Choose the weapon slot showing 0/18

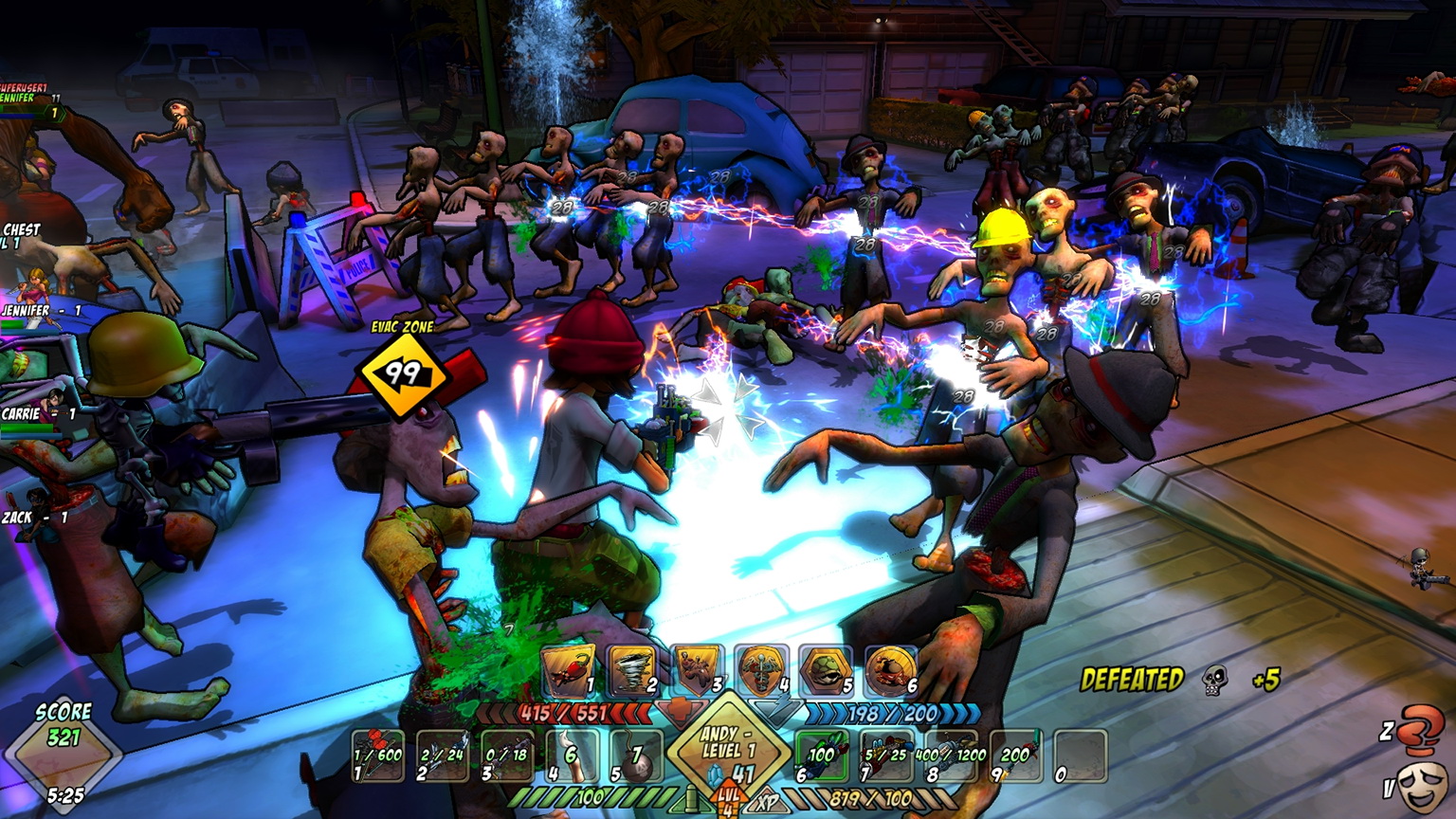click(506, 755)
